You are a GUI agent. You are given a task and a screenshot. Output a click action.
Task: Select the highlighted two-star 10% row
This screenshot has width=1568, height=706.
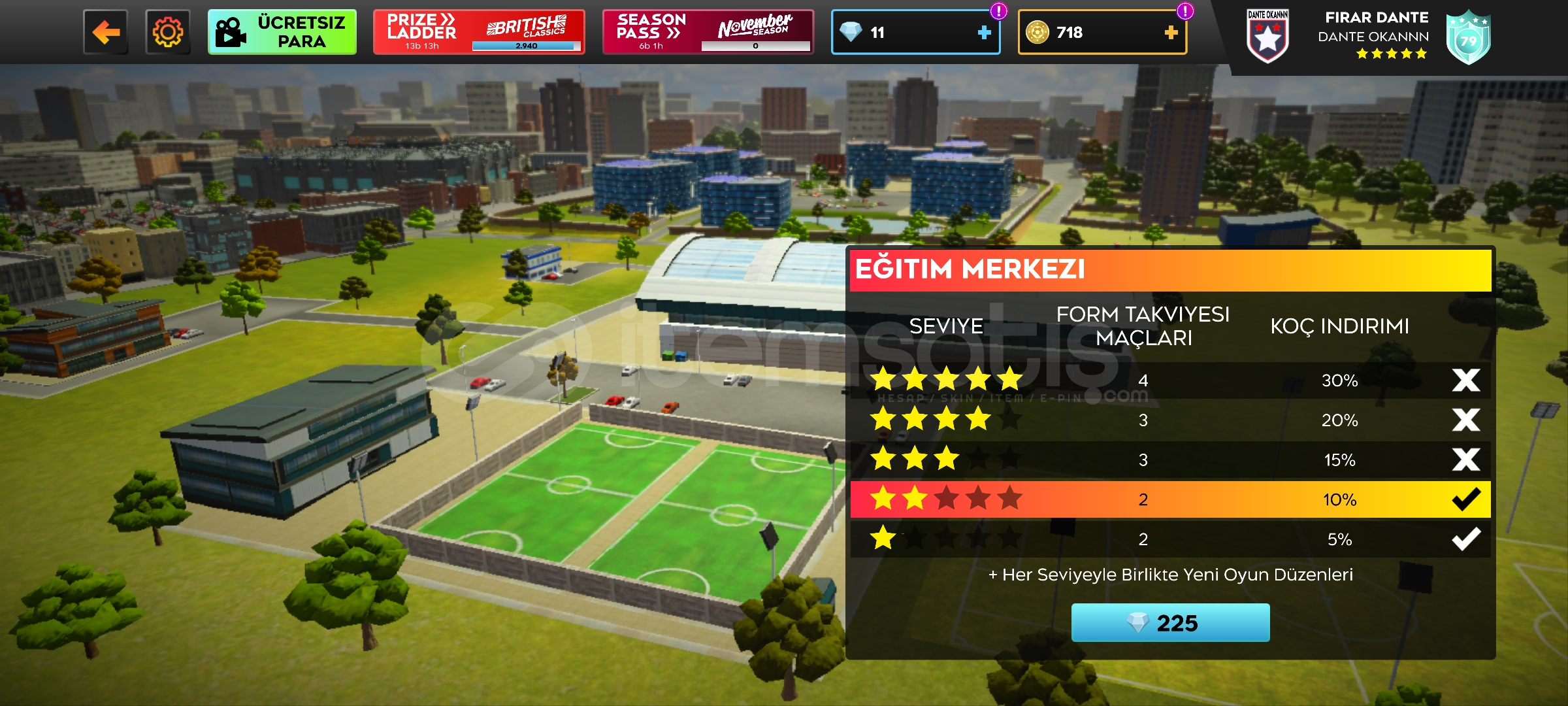(1170, 500)
